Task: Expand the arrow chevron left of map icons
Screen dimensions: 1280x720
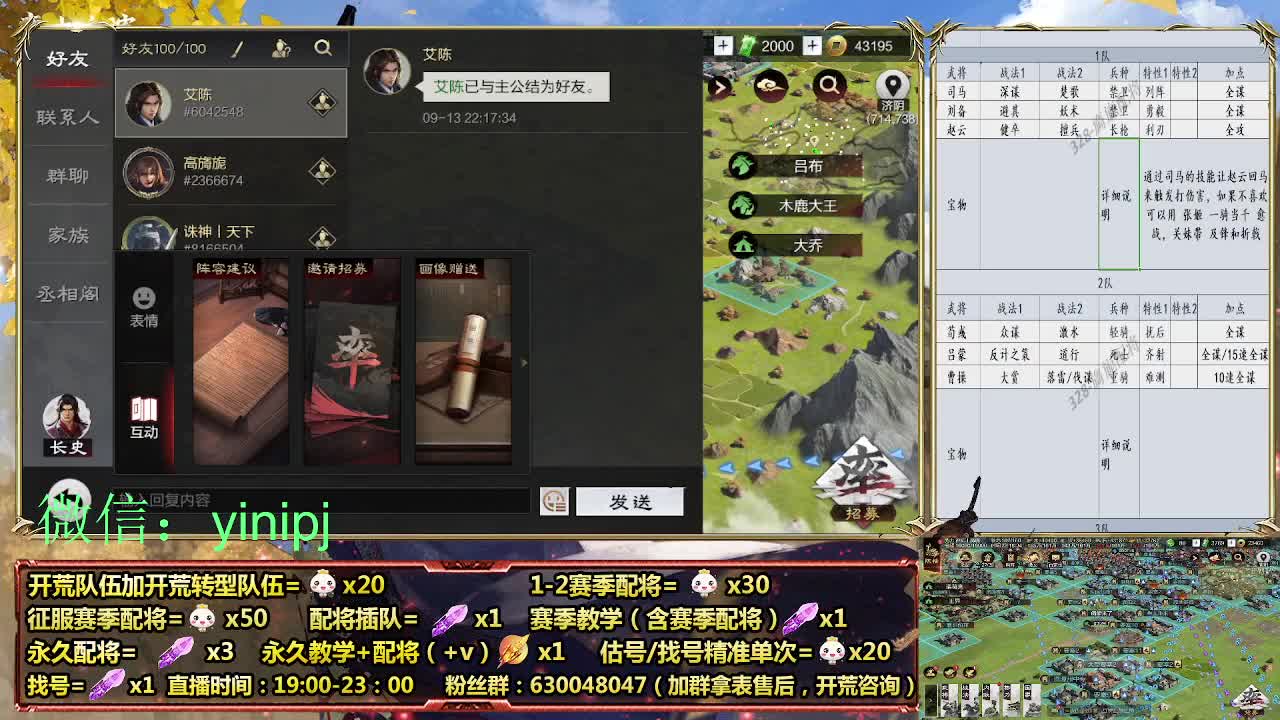Action: point(718,87)
